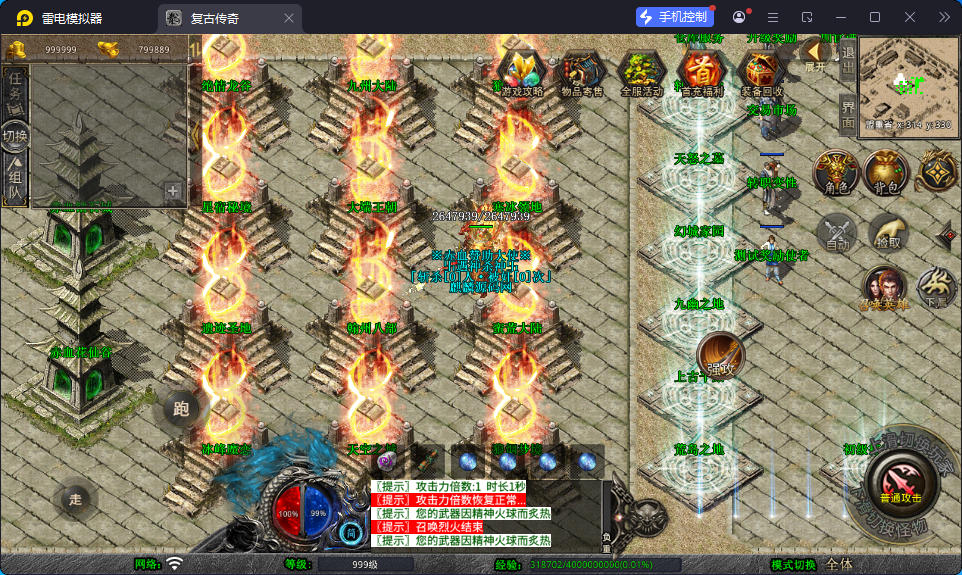Open the 物品寄售 consignment shop

pos(582,72)
